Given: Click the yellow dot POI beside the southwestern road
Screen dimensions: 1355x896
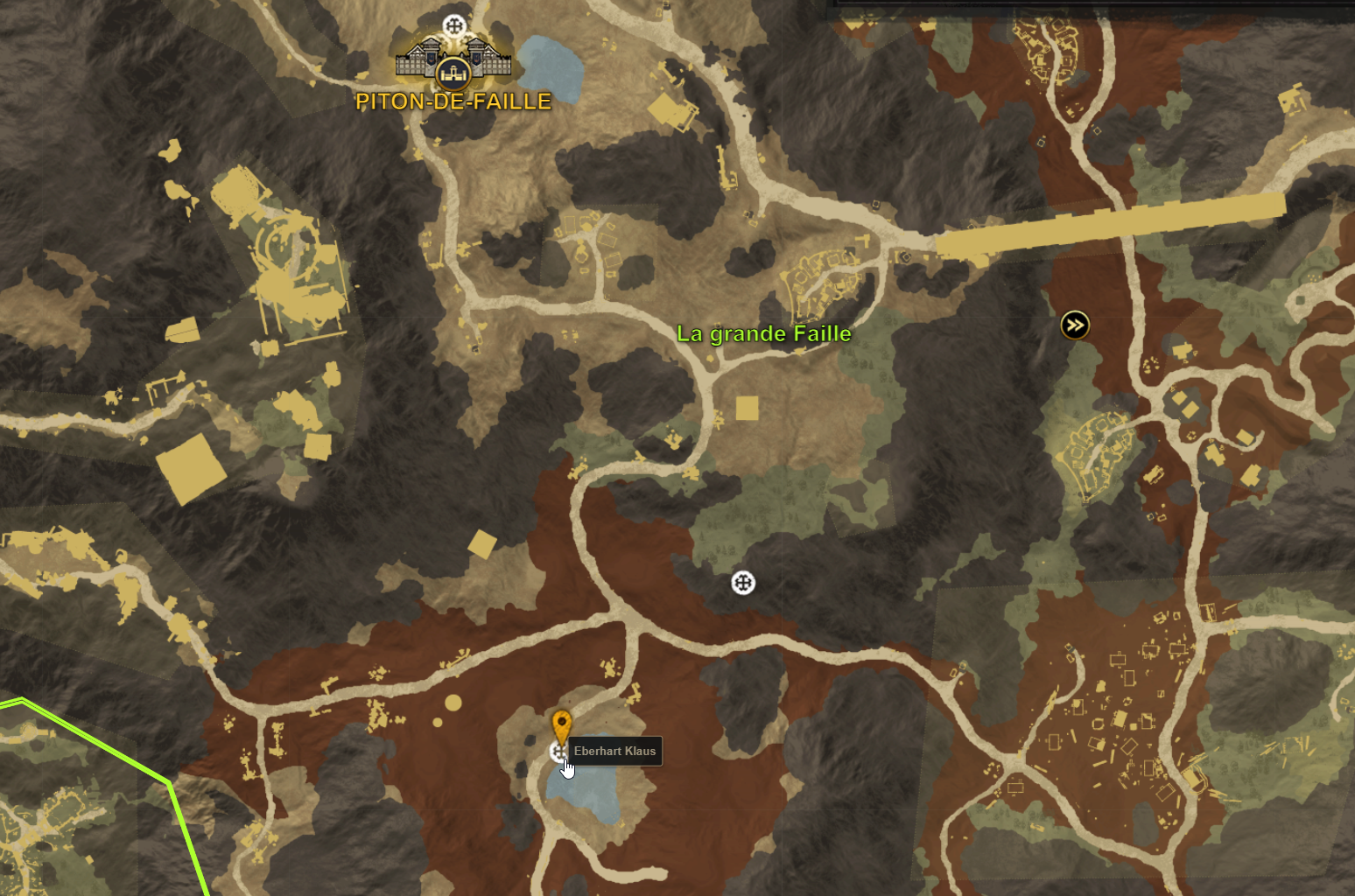Looking at the screenshot, I should click(452, 701).
